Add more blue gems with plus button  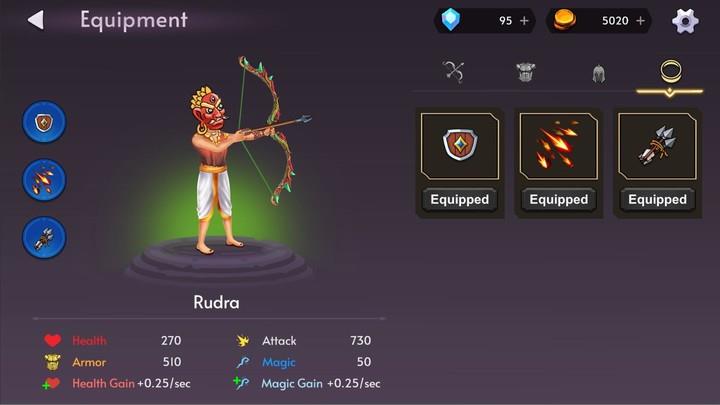tap(525, 21)
